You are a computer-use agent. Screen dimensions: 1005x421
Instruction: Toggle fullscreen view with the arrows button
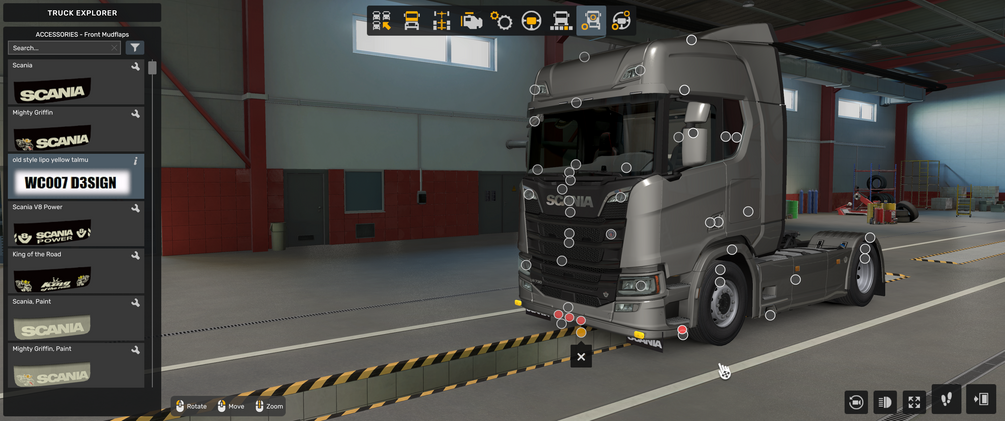click(914, 401)
